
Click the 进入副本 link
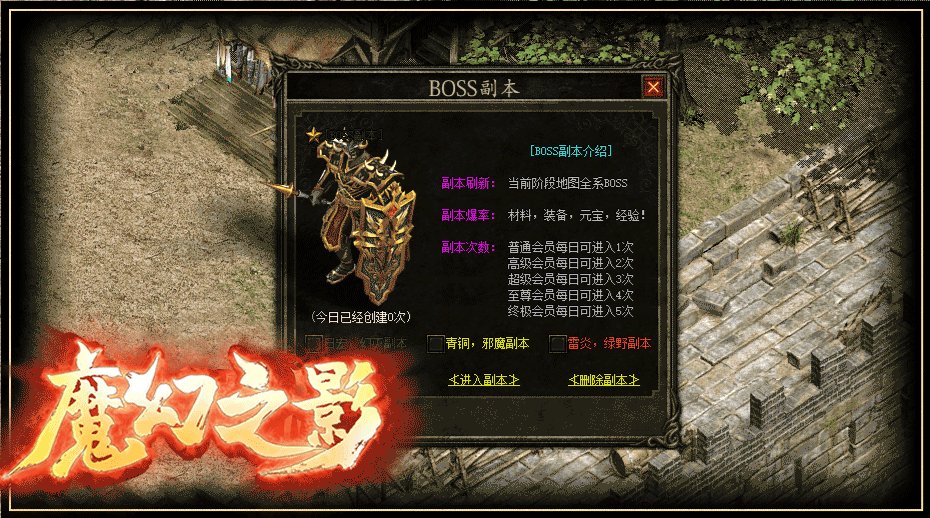pos(485,380)
